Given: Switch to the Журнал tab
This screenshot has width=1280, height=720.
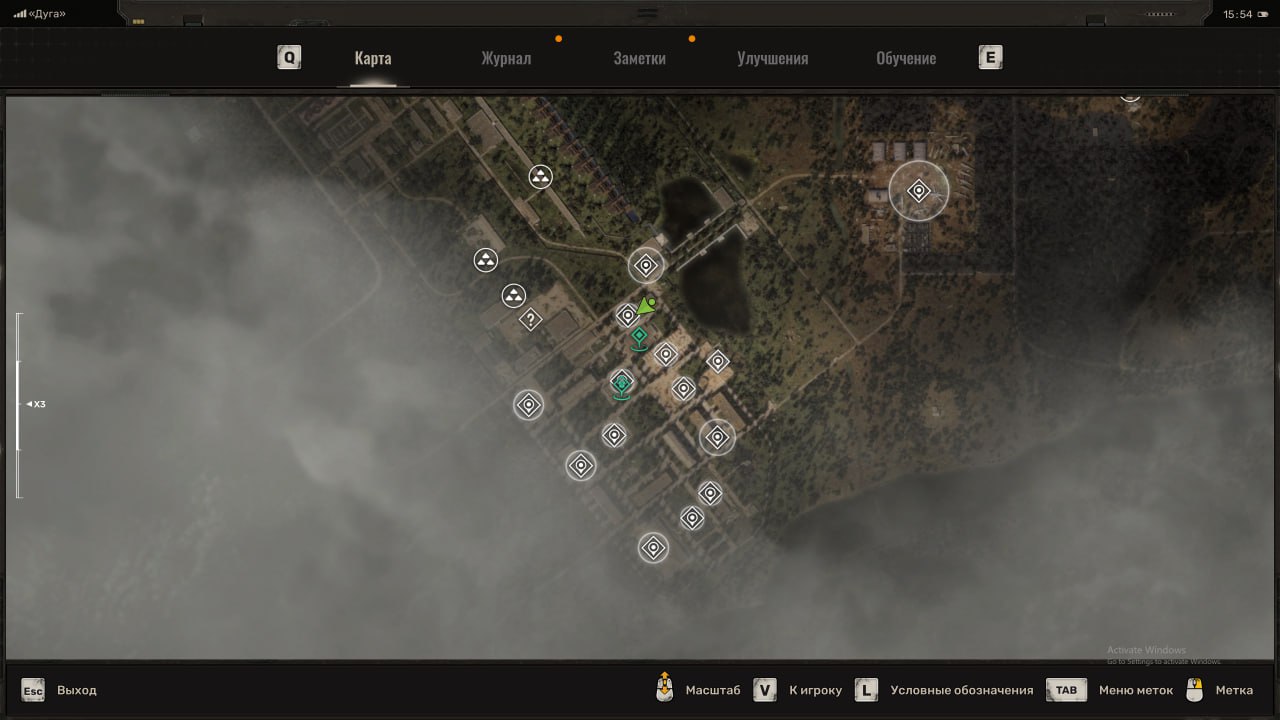Looking at the screenshot, I should pyautogui.click(x=506, y=58).
